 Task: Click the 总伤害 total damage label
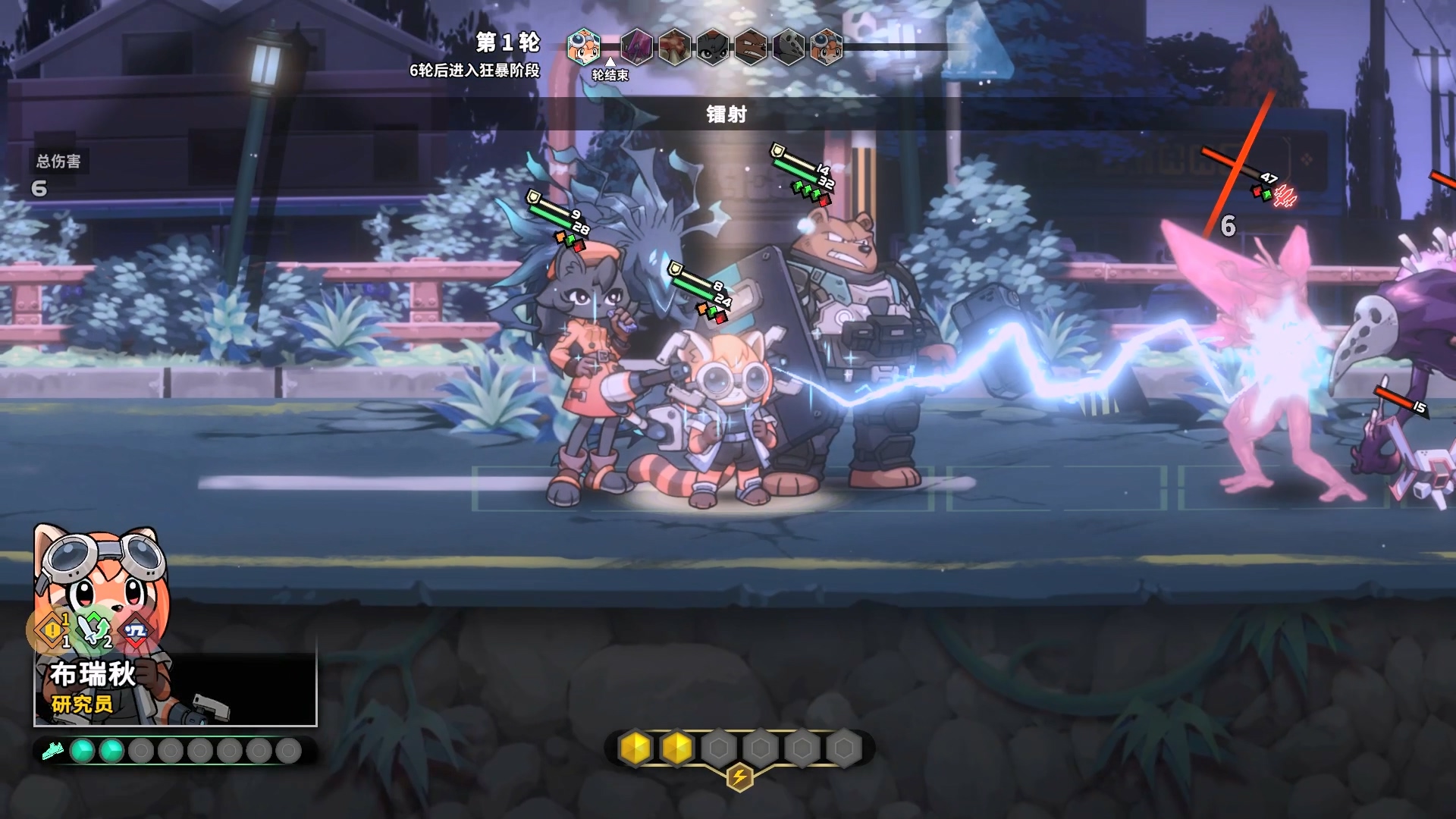point(58,161)
